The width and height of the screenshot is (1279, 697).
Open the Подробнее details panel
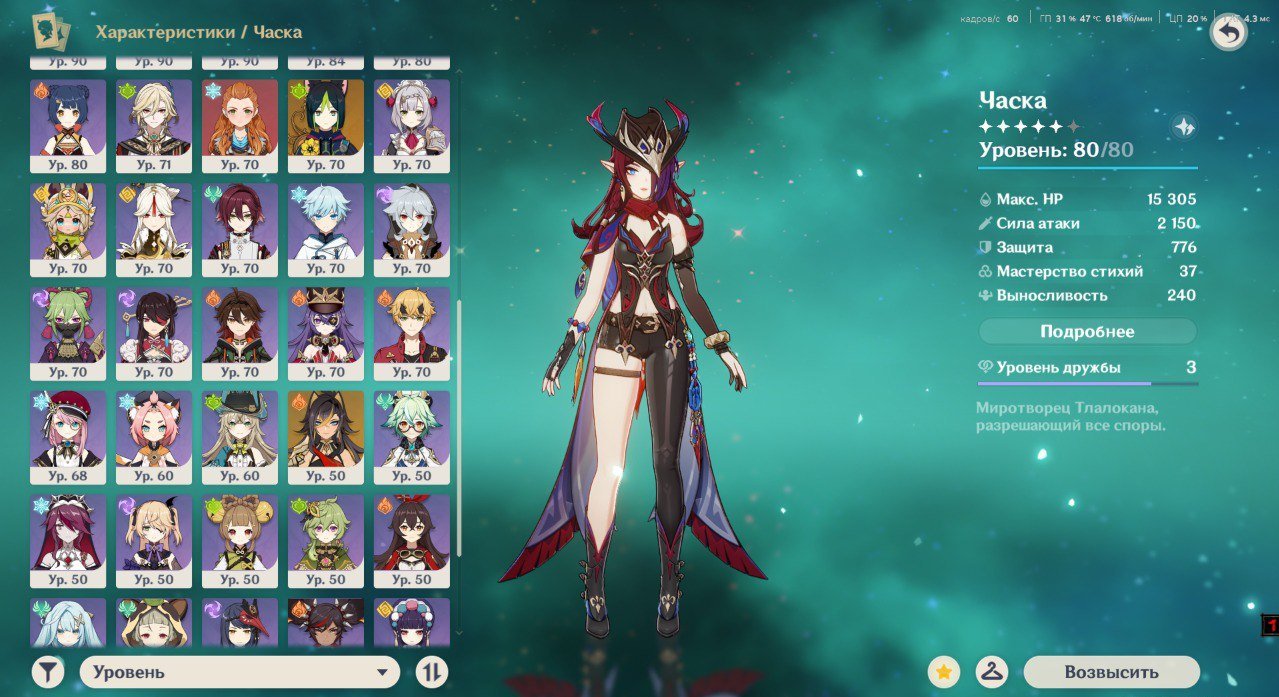click(1087, 331)
